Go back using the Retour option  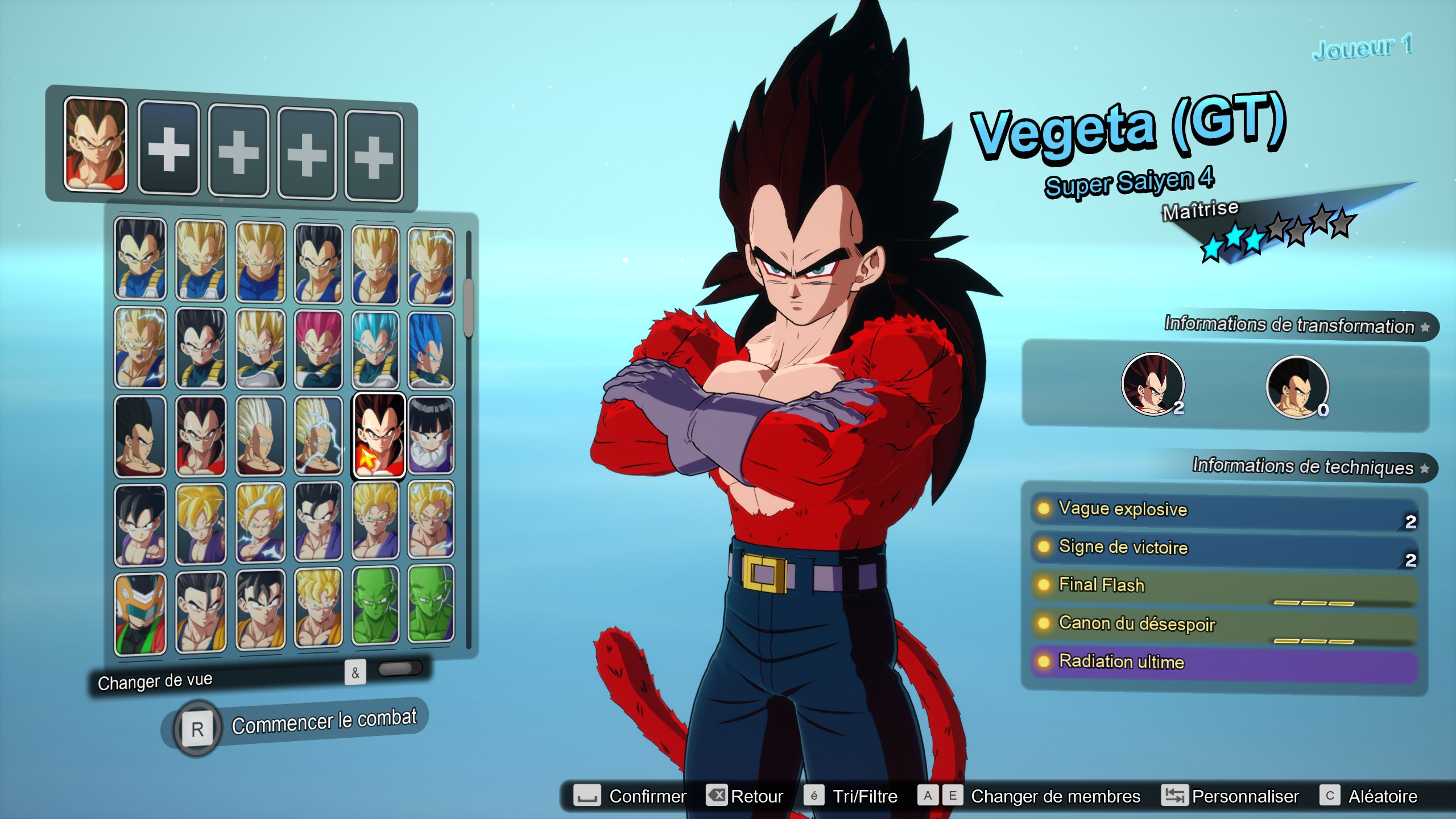(745, 796)
